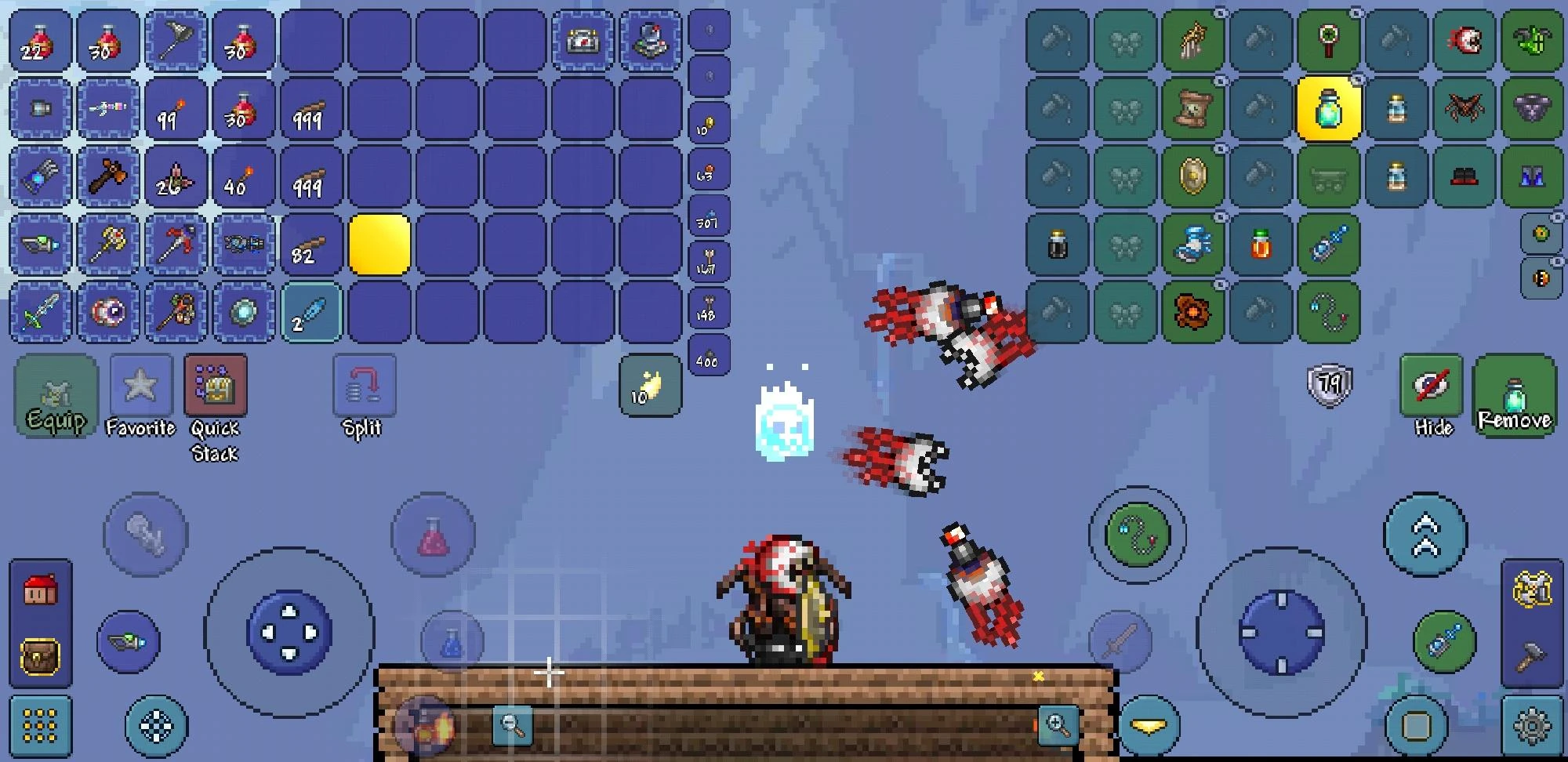The image size is (1568, 762).
Task: Select the Bug Net in the inventory
Action: (176, 41)
